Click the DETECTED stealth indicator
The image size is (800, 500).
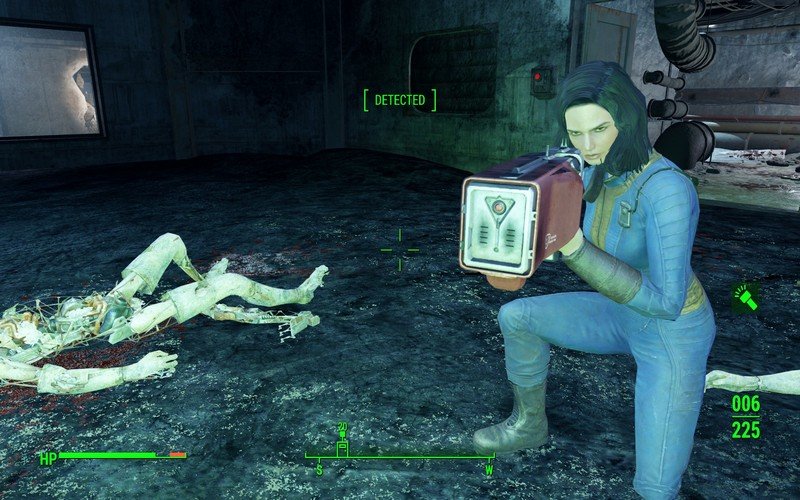tap(400, 100)
